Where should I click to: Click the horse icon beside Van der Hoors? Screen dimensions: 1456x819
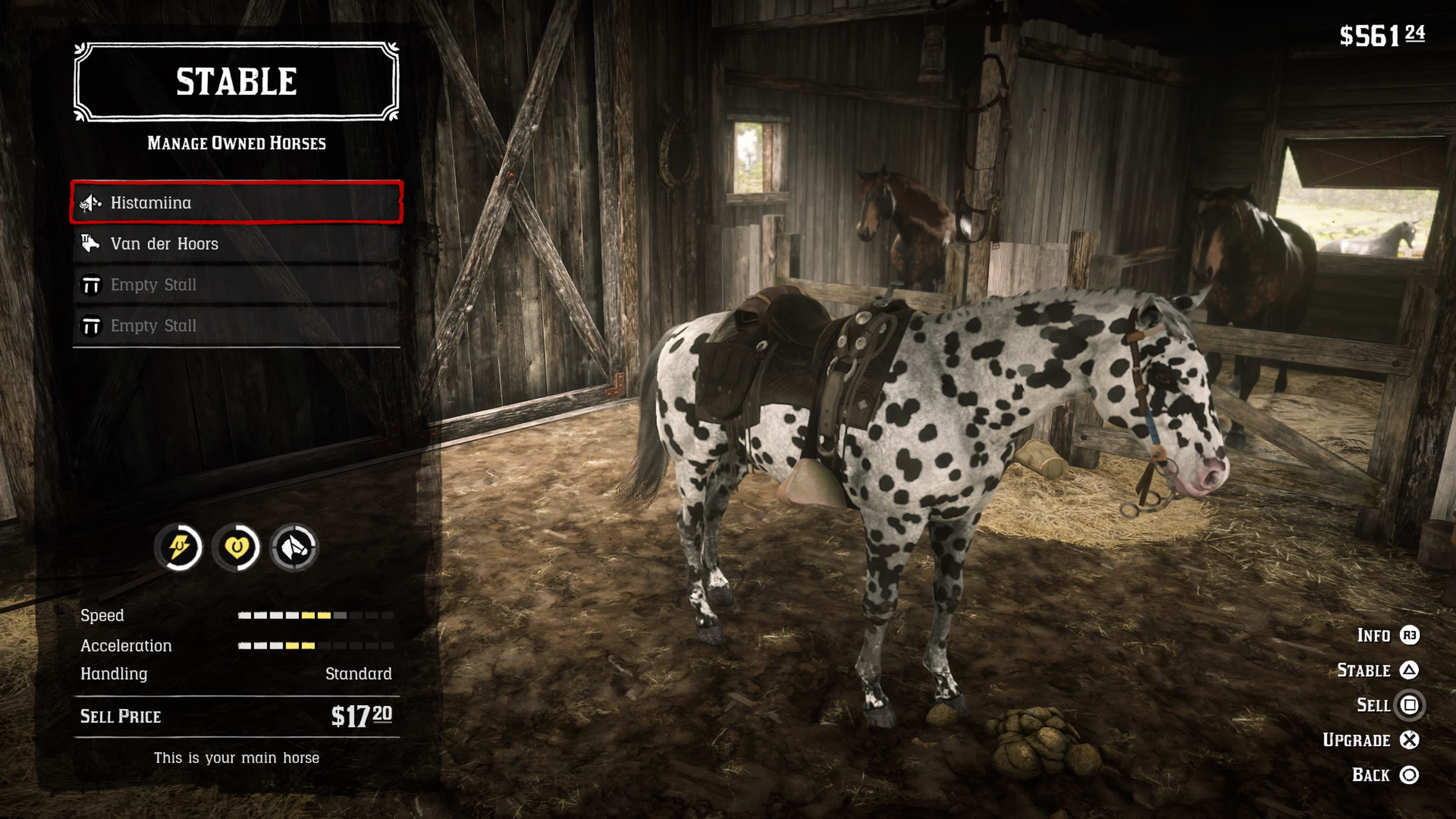coord(91,243)
